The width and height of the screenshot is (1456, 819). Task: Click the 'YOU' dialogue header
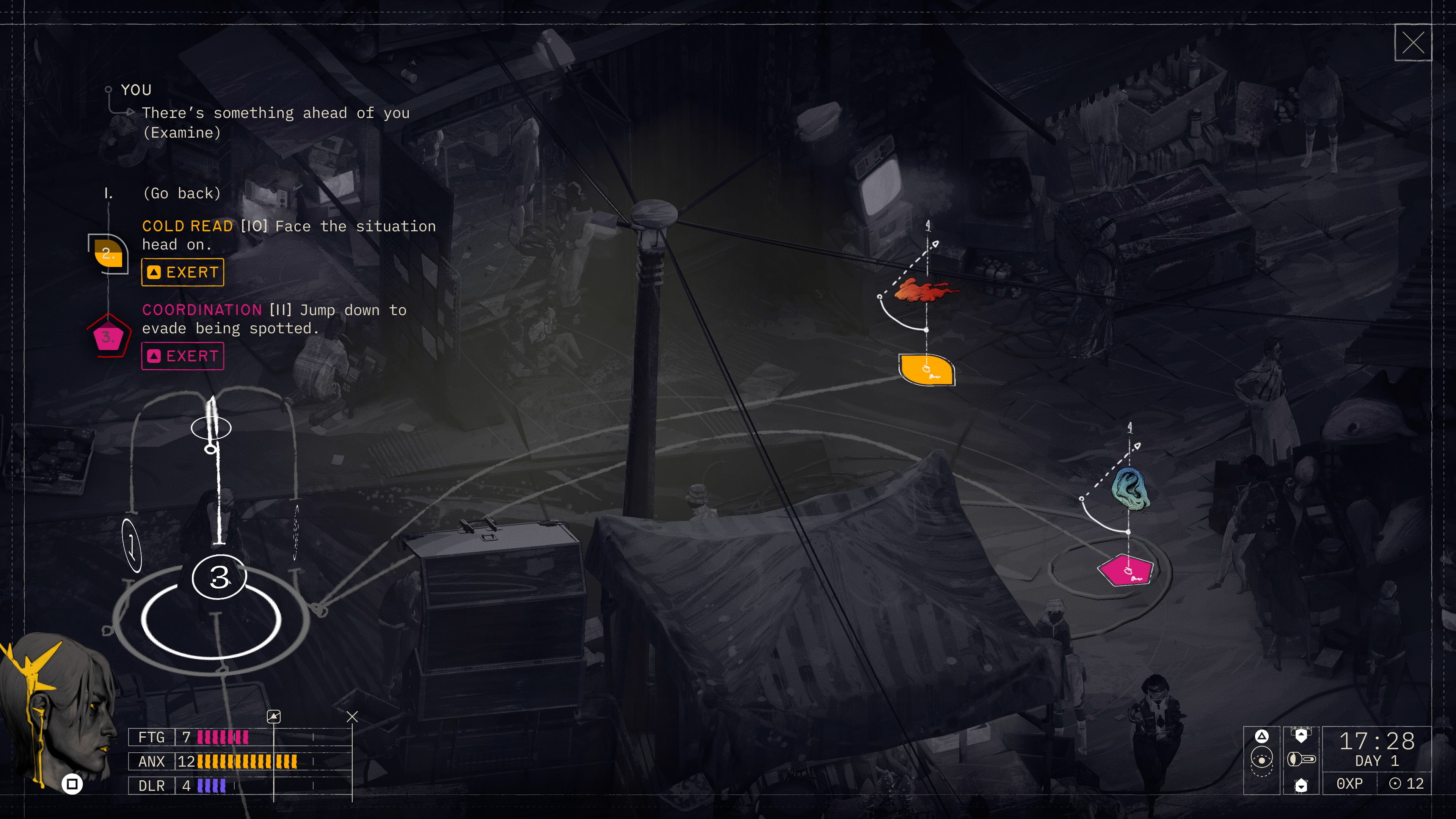pos(136,89)
